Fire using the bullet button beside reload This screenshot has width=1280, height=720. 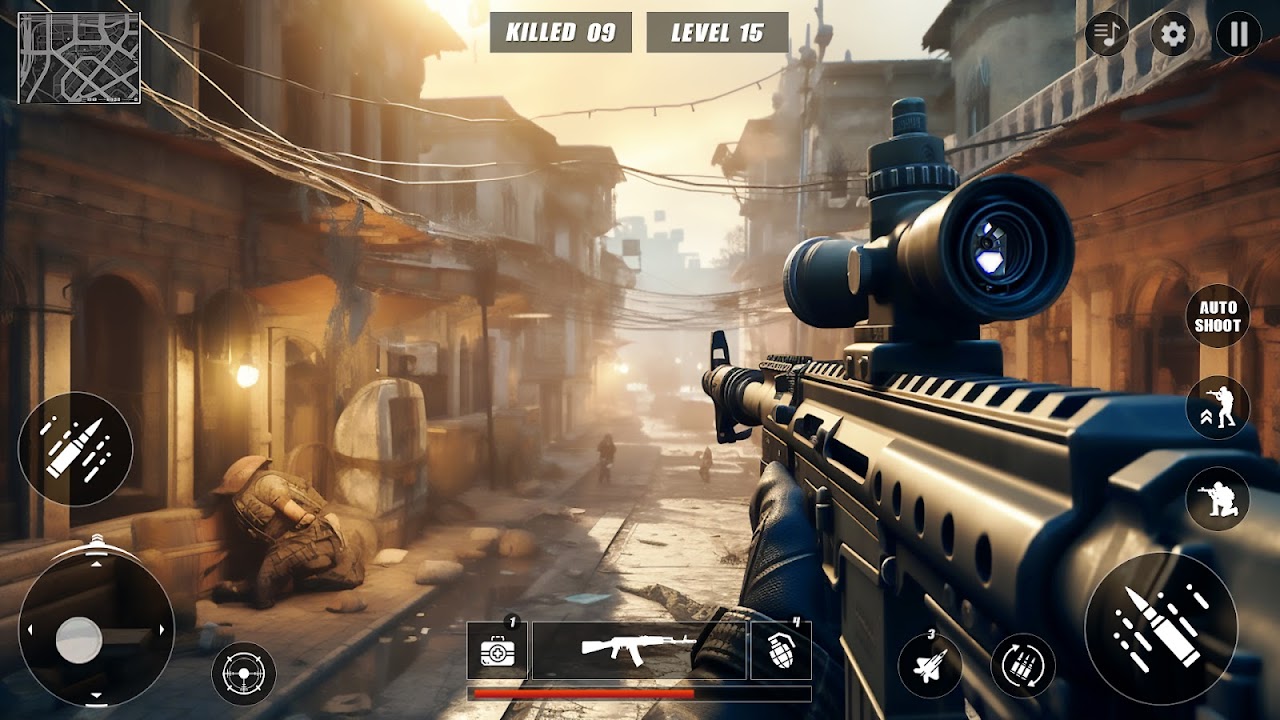(1160, 628)
